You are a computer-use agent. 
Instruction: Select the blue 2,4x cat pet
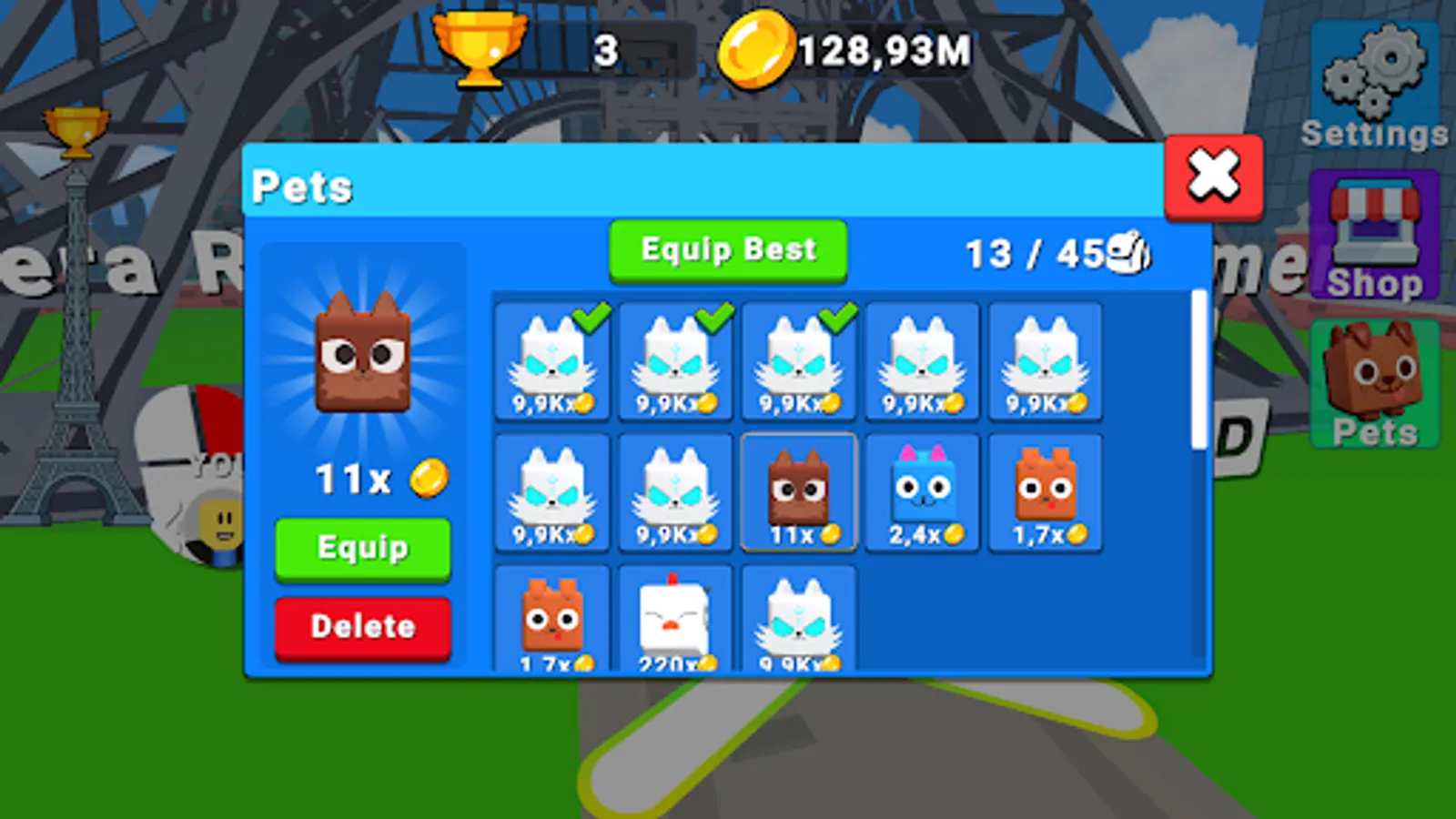pos(923,491)
